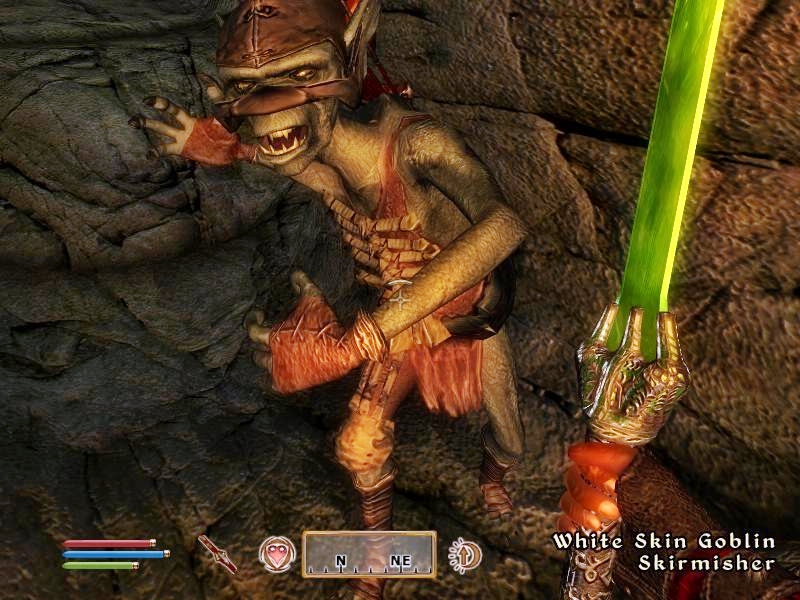Click the compass bar showing N and NE
The height and width of the screenshot is (600, 800).
[x=369, y=554]
